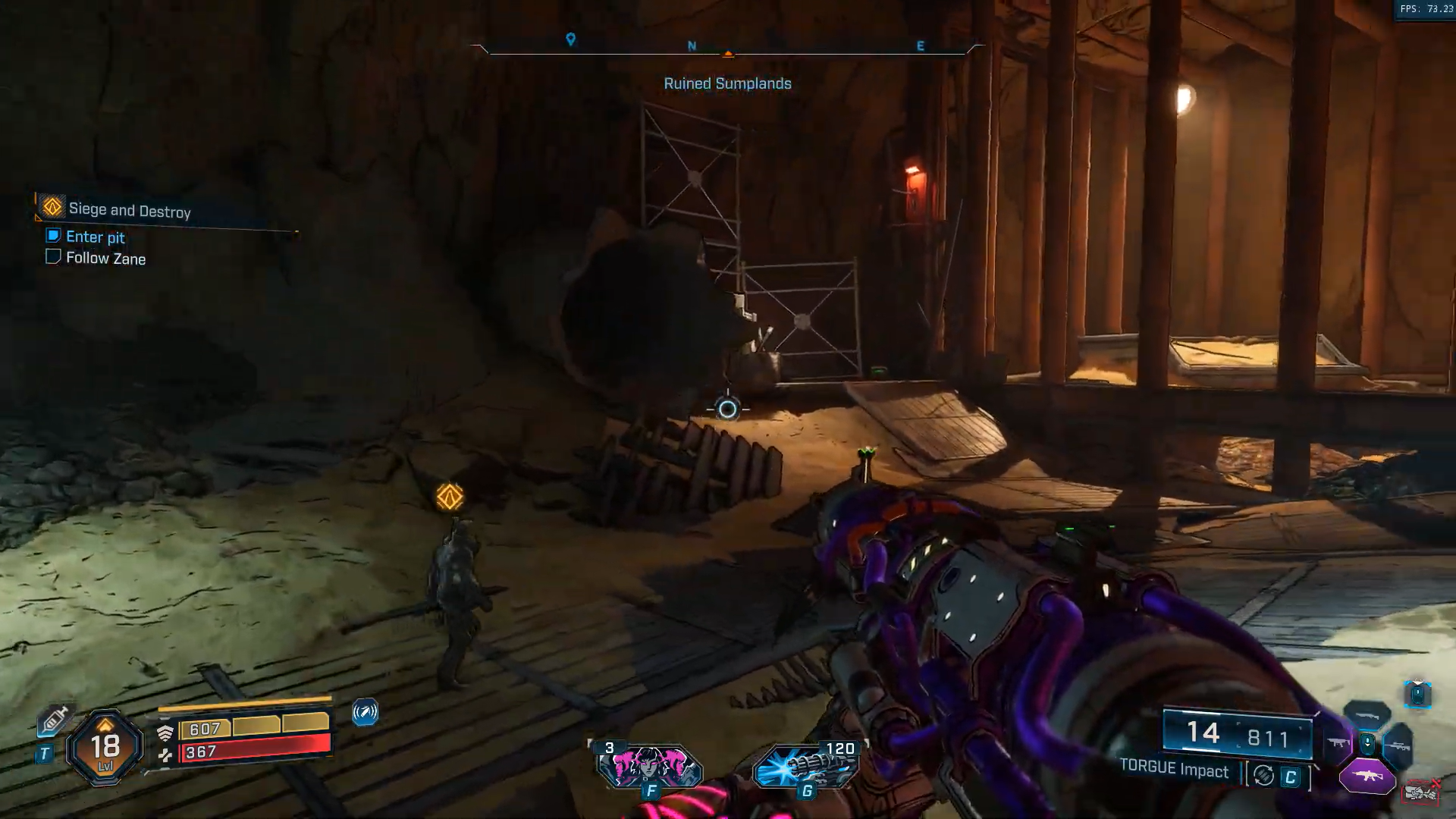Toggle the TORGUE Impact fire mode icon
This screenshot has height=819, width=1456.
tap(1263, 775)
